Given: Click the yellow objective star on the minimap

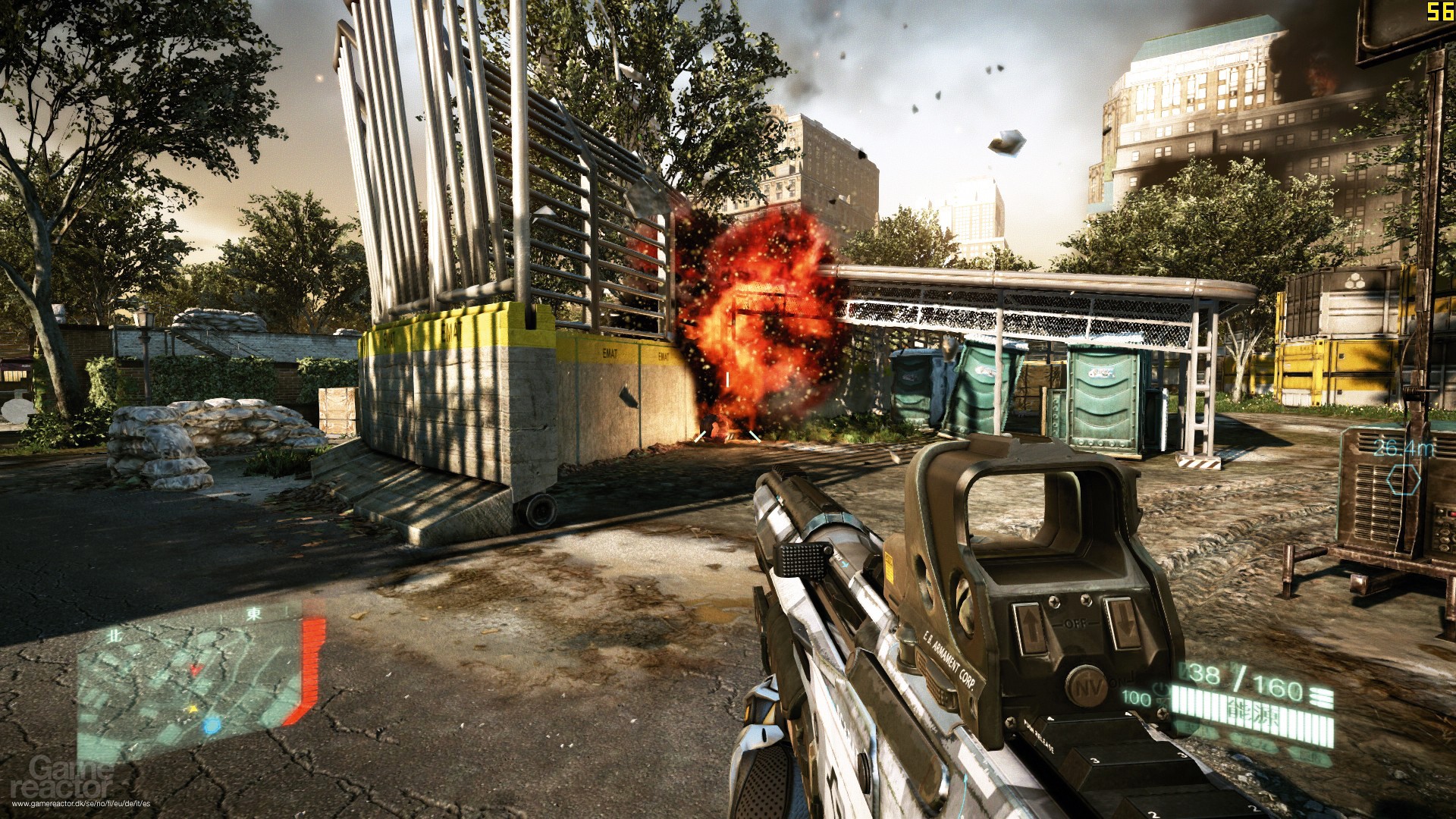Looking at the screenshot, I should tap(192, 708).
